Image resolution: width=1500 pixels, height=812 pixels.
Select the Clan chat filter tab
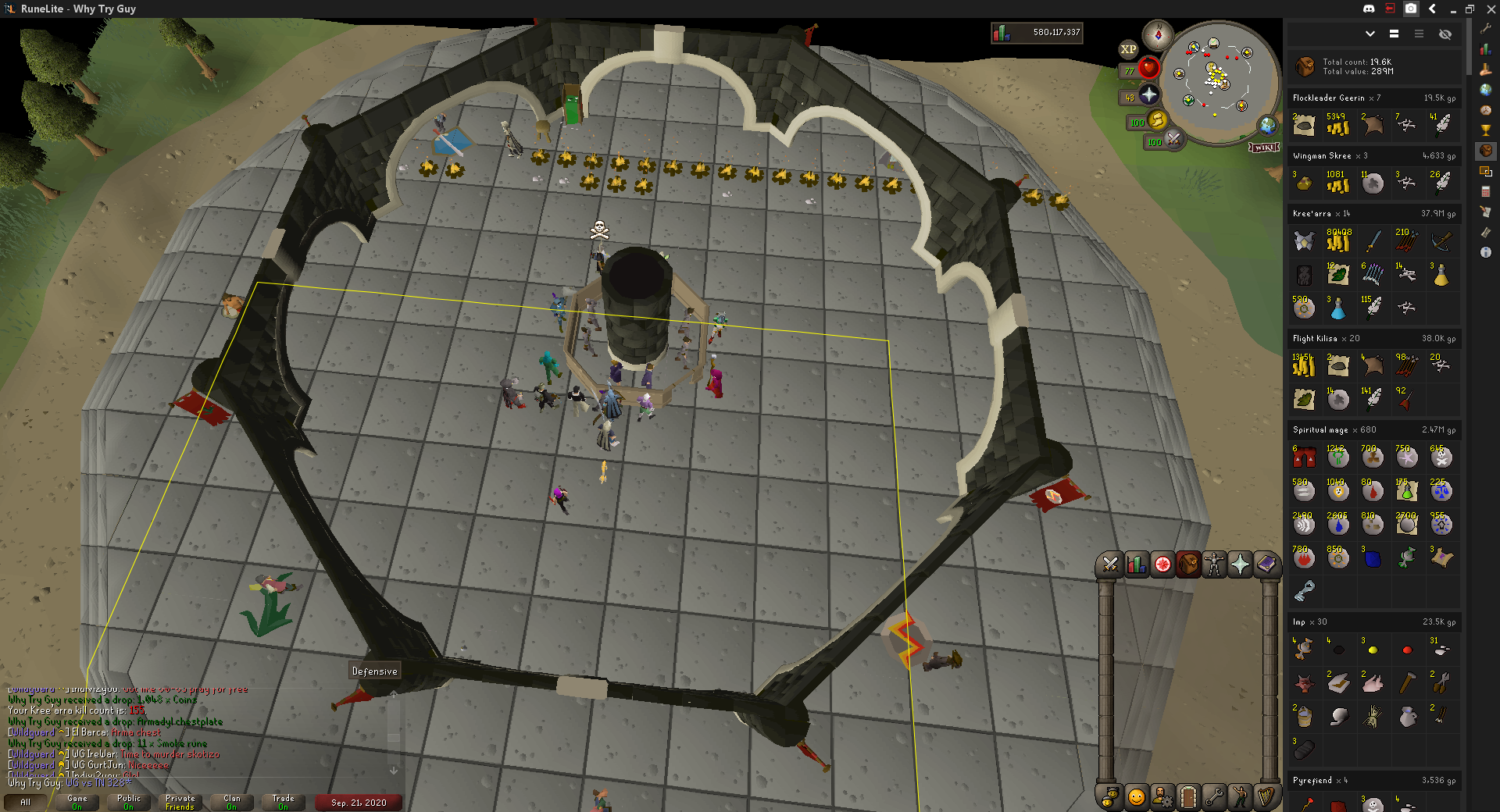pyautogui.click(x=232, y=802)
